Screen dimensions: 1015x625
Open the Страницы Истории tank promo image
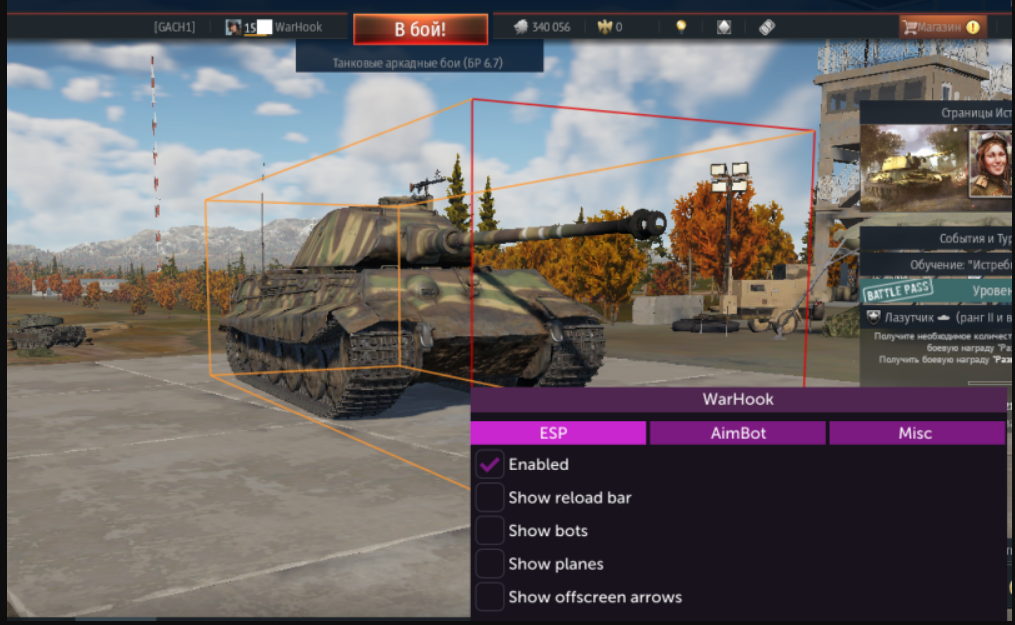[912, 167]
